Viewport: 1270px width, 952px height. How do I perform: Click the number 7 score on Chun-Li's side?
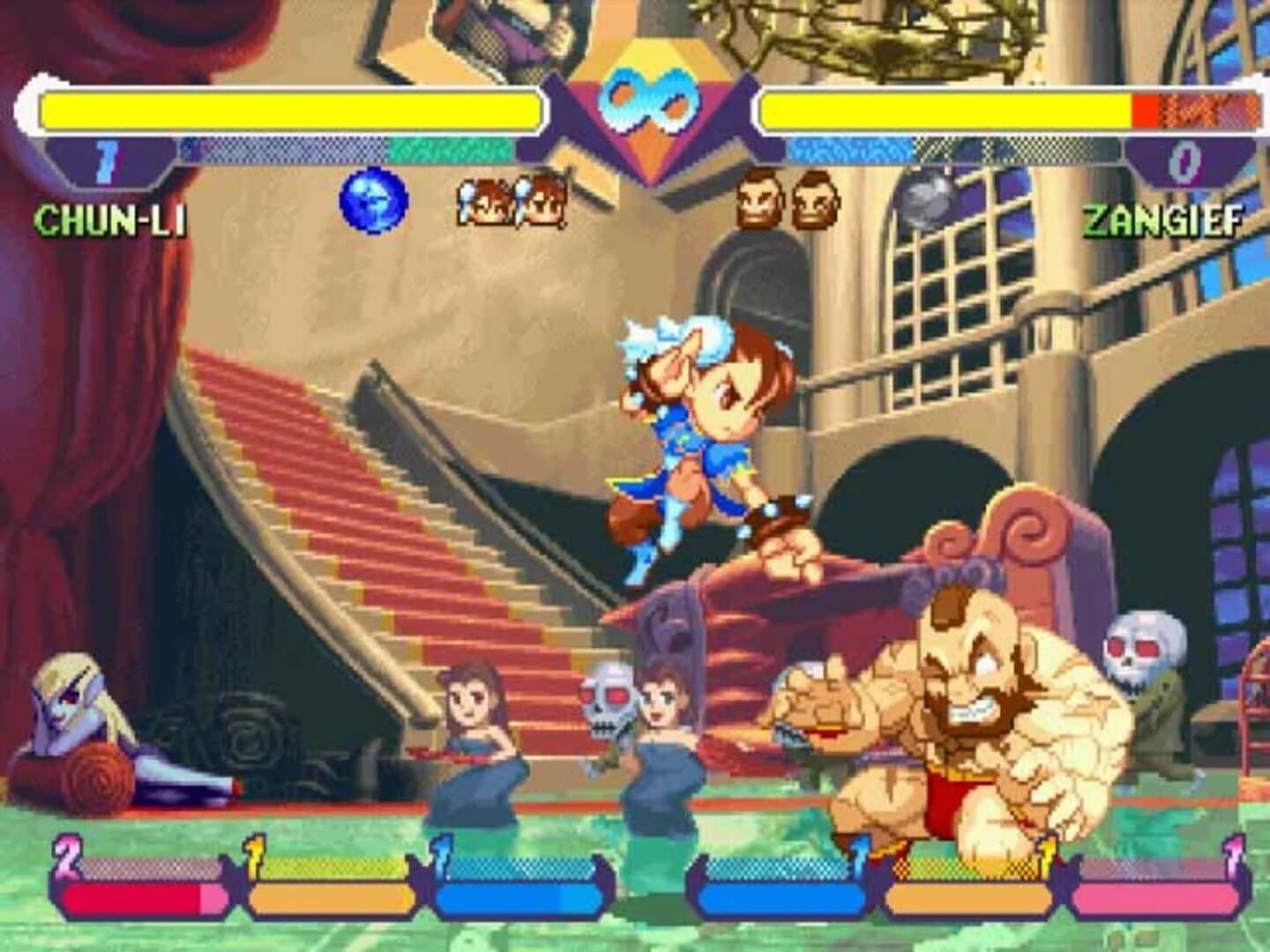(x=106, y=163)
